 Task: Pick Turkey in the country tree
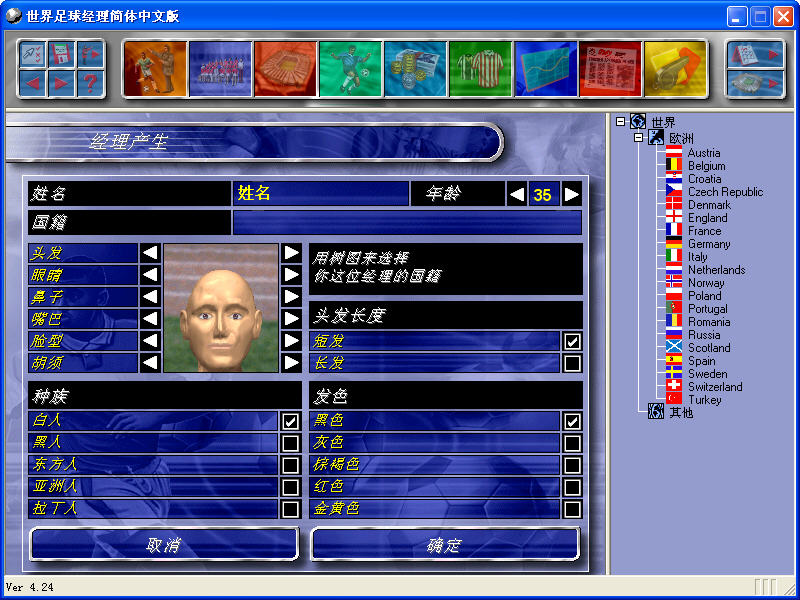pyautogui.click(x=704, y=400)
